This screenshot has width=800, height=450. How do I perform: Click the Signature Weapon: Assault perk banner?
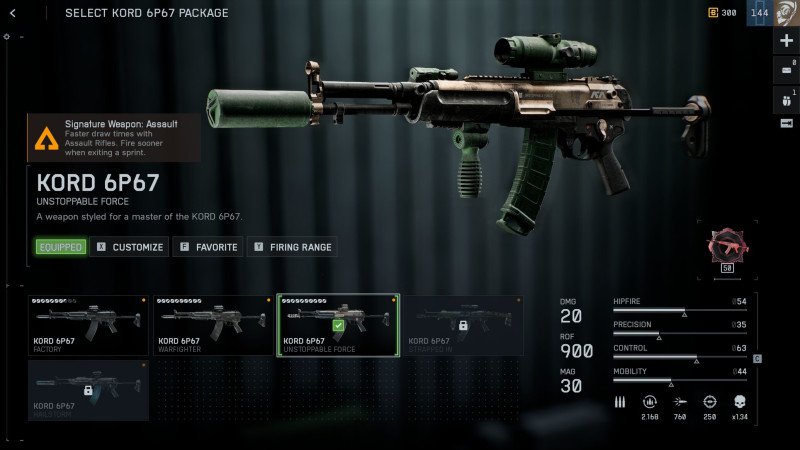[113, 137]
